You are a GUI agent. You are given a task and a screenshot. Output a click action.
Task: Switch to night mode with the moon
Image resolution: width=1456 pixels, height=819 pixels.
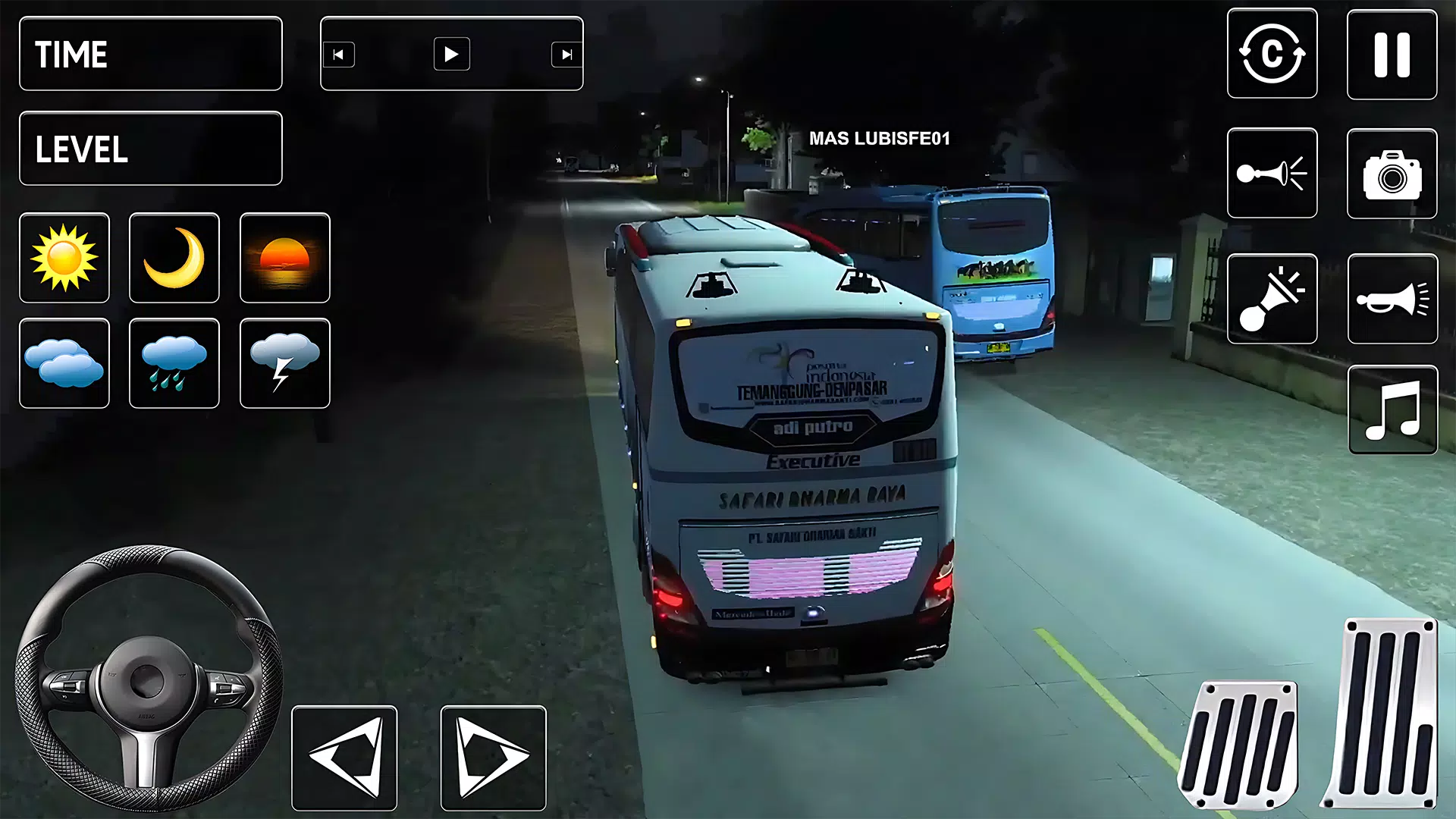[174, 258]
